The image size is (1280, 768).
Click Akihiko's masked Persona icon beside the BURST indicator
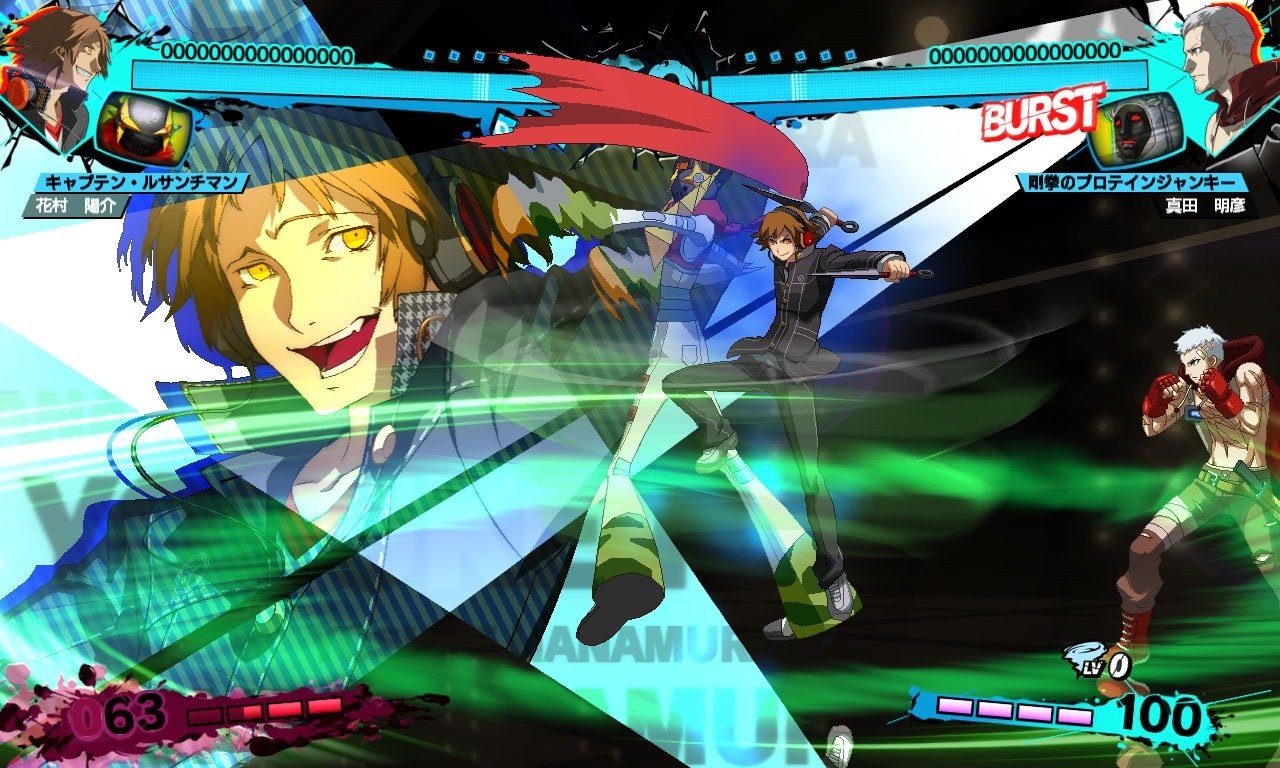[1137, 128]
